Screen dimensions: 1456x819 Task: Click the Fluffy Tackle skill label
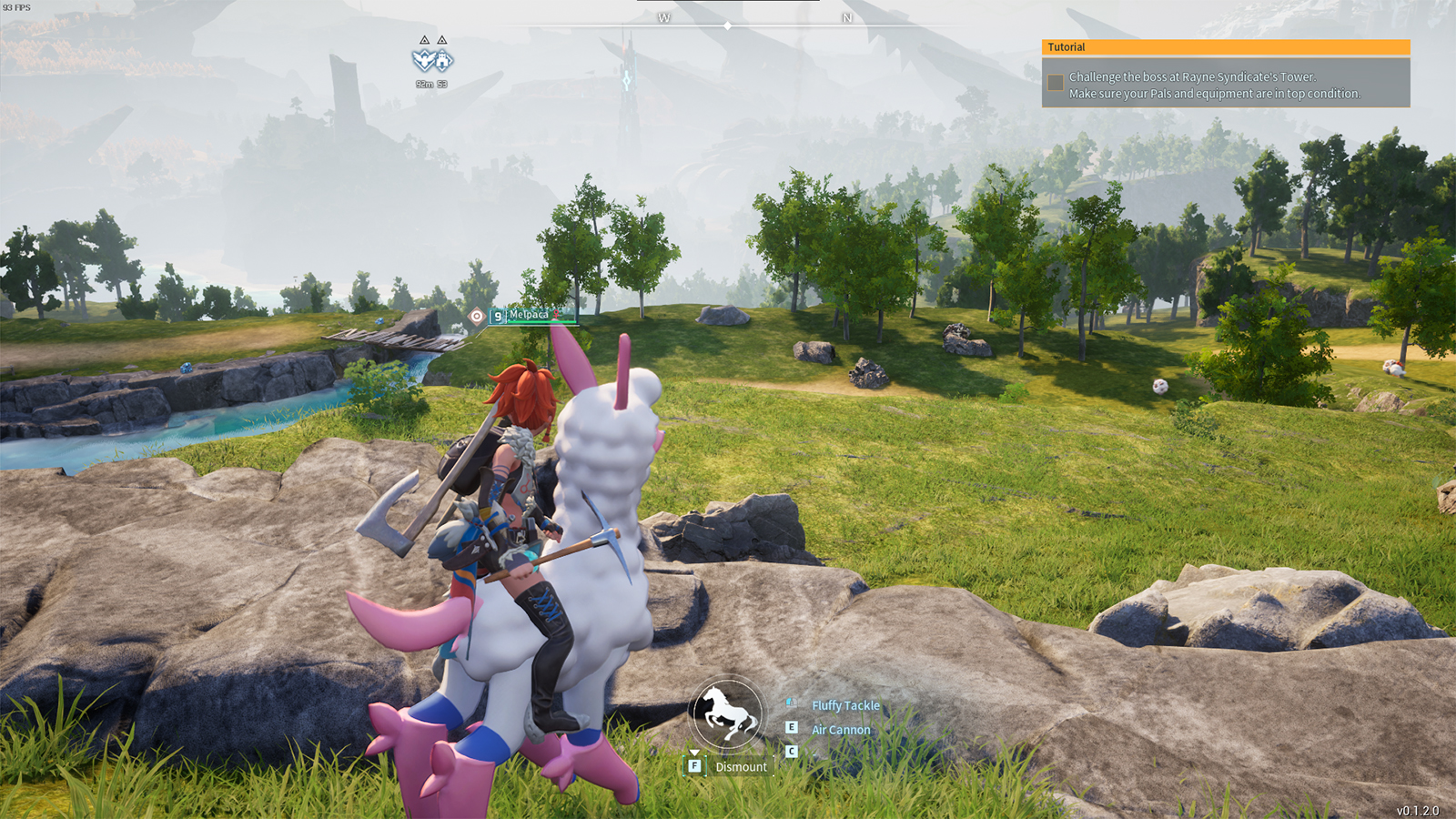(x=846, y=705)
